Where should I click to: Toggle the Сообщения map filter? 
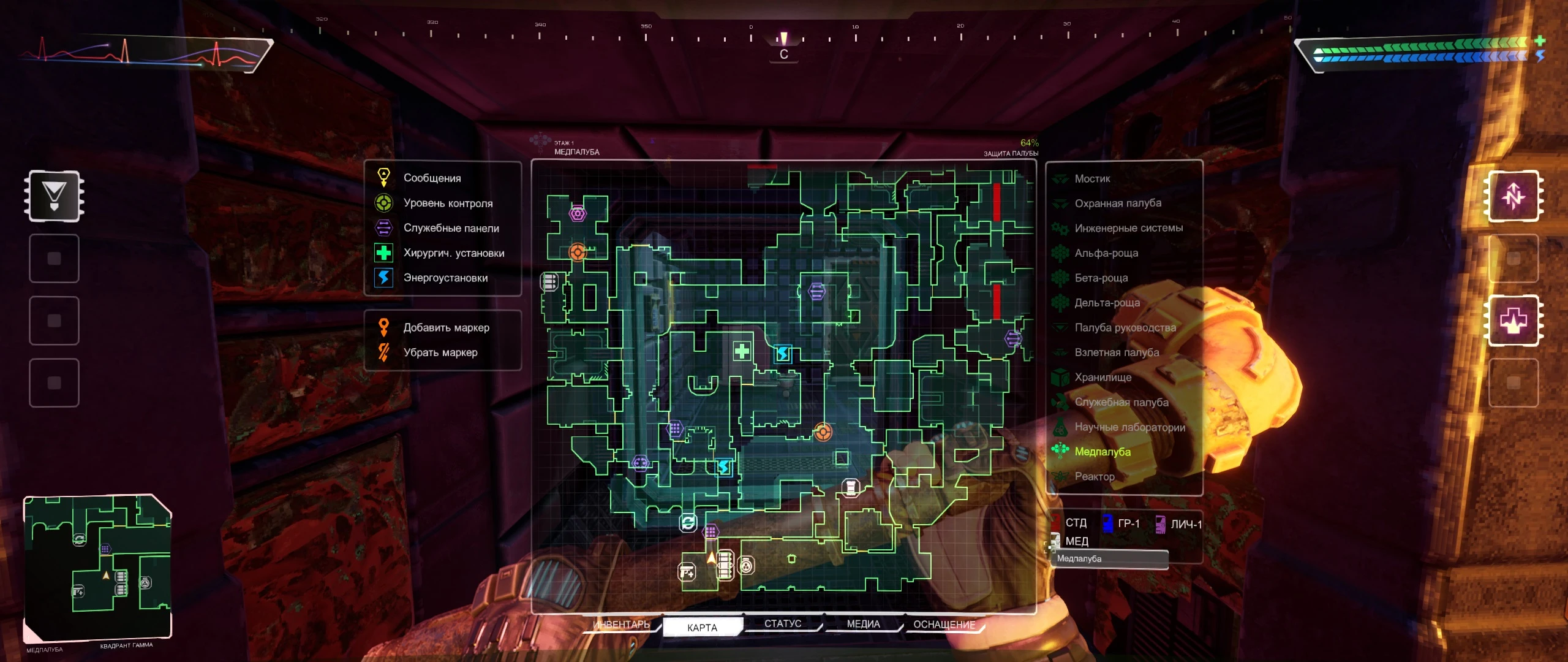click(383, 178)
